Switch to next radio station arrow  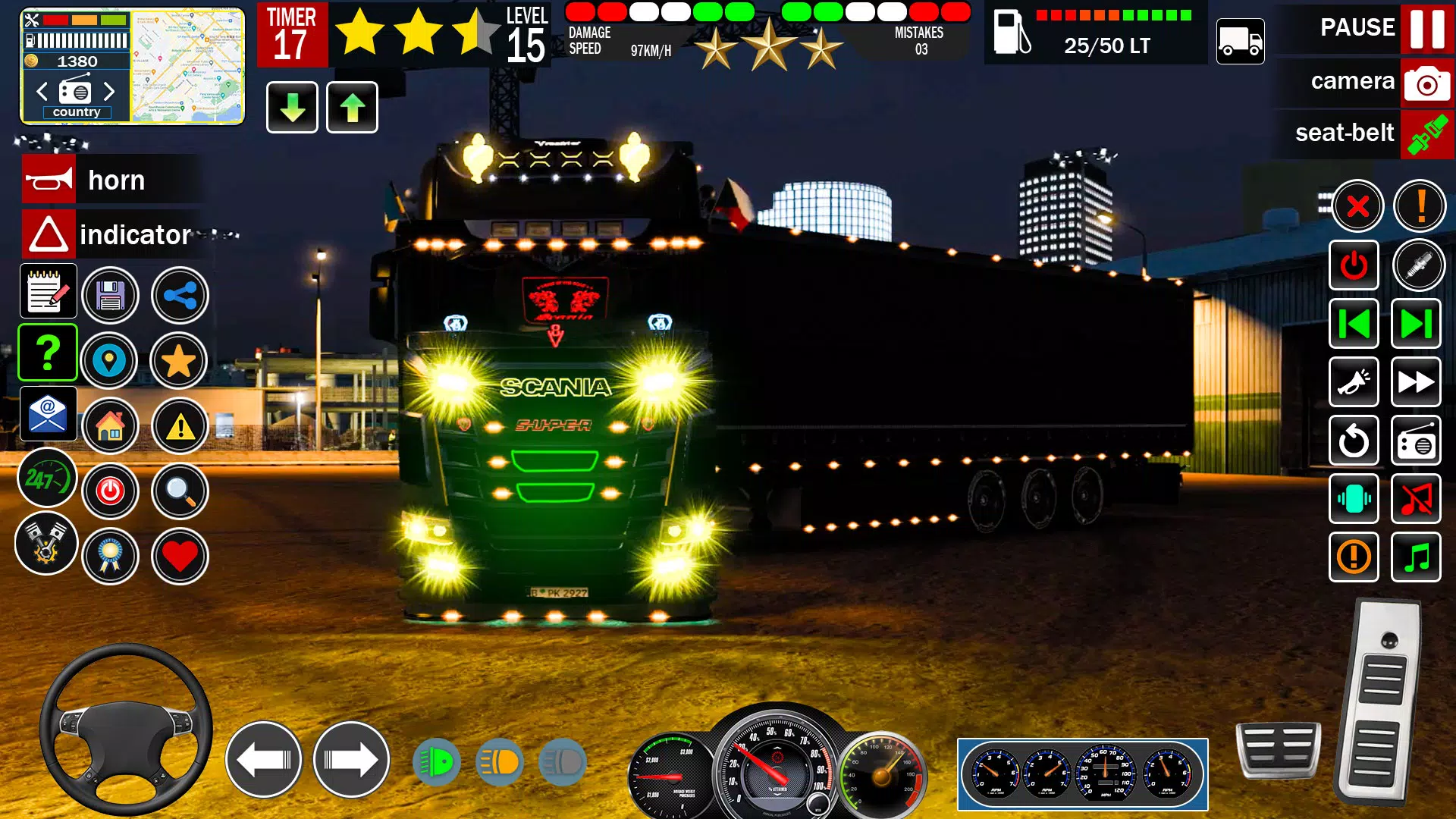click(x=109, y=92)
